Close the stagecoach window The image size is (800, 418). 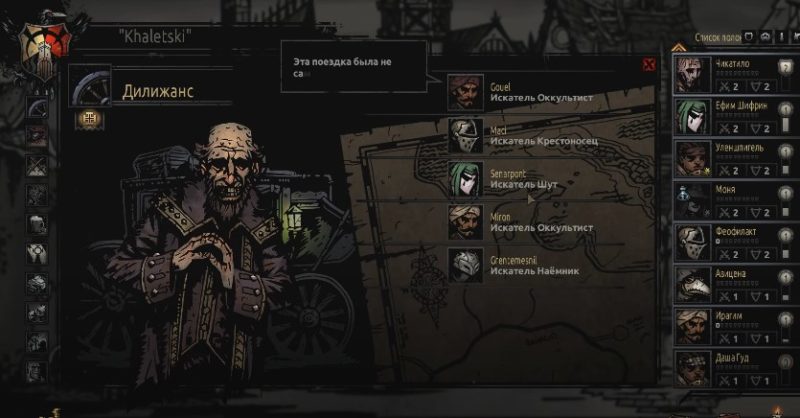tap(648, 65)
